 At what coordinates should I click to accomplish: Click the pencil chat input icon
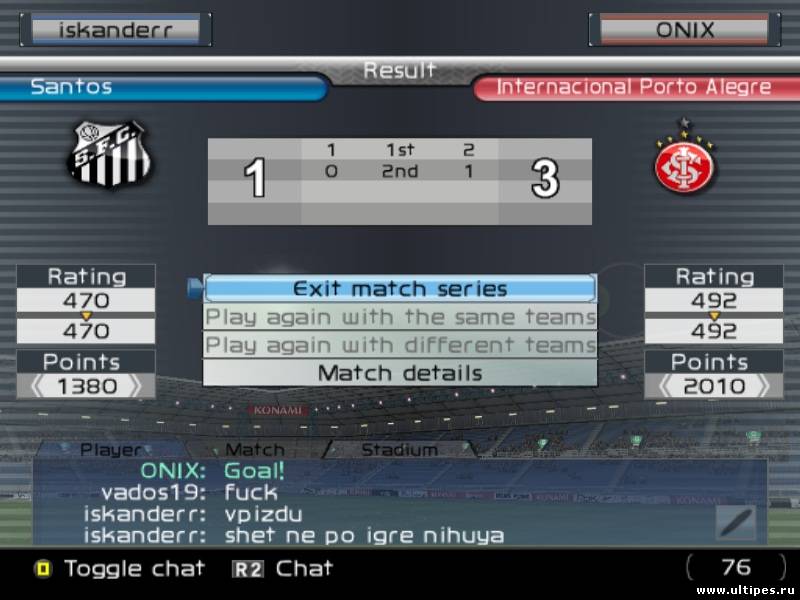(x=735, y=523)
